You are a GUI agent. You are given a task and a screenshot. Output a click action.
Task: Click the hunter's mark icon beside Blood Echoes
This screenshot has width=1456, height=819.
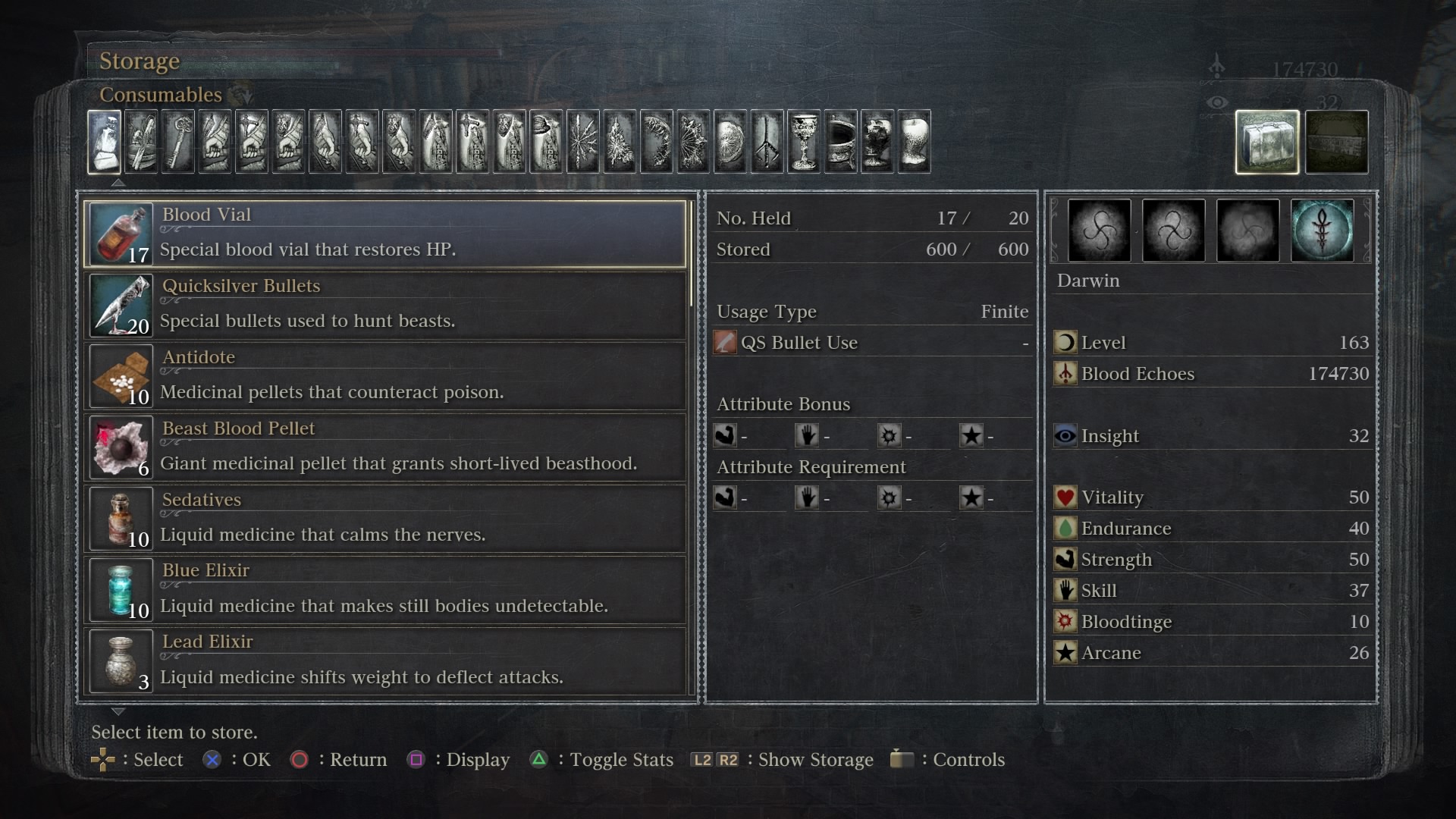click(1066, 373)
